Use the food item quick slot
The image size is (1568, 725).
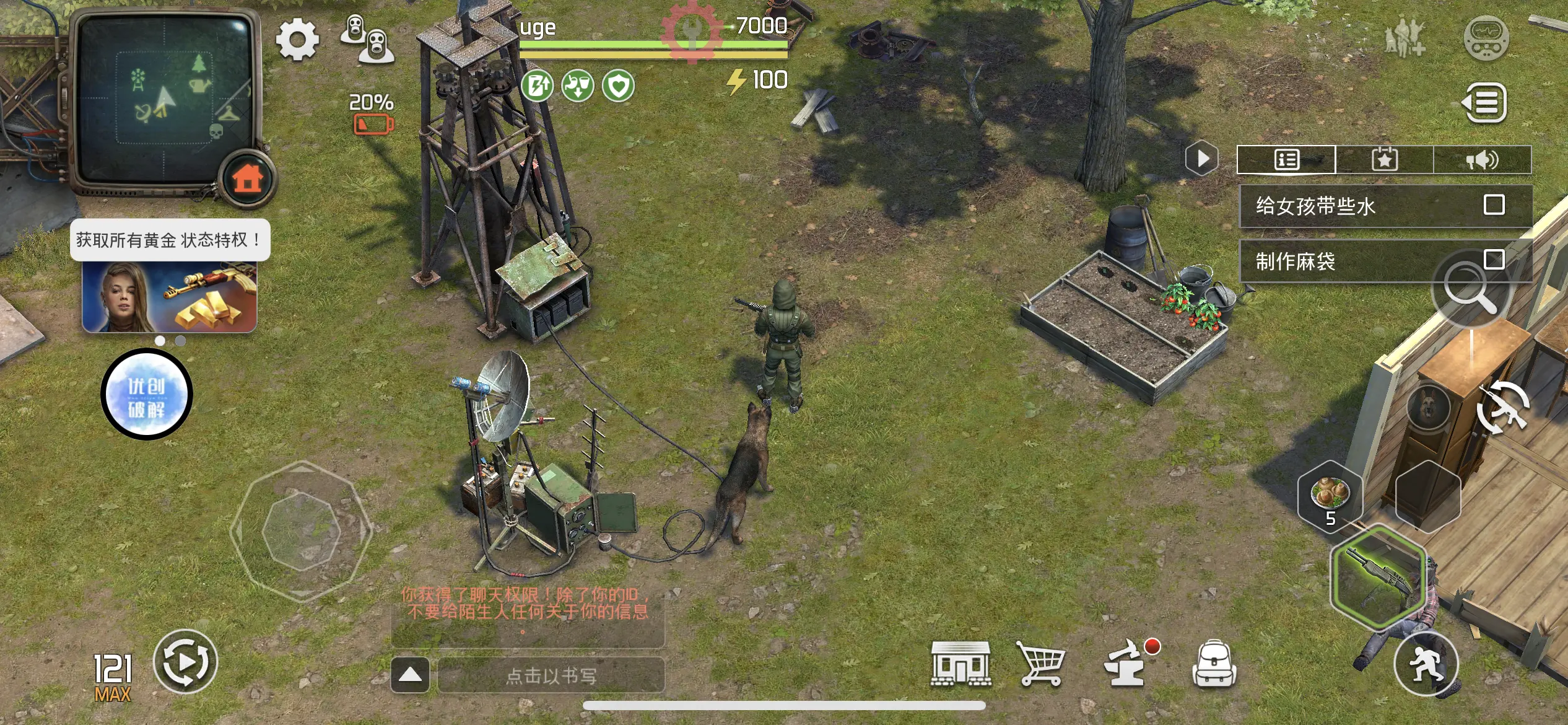tap(1330, 496)
